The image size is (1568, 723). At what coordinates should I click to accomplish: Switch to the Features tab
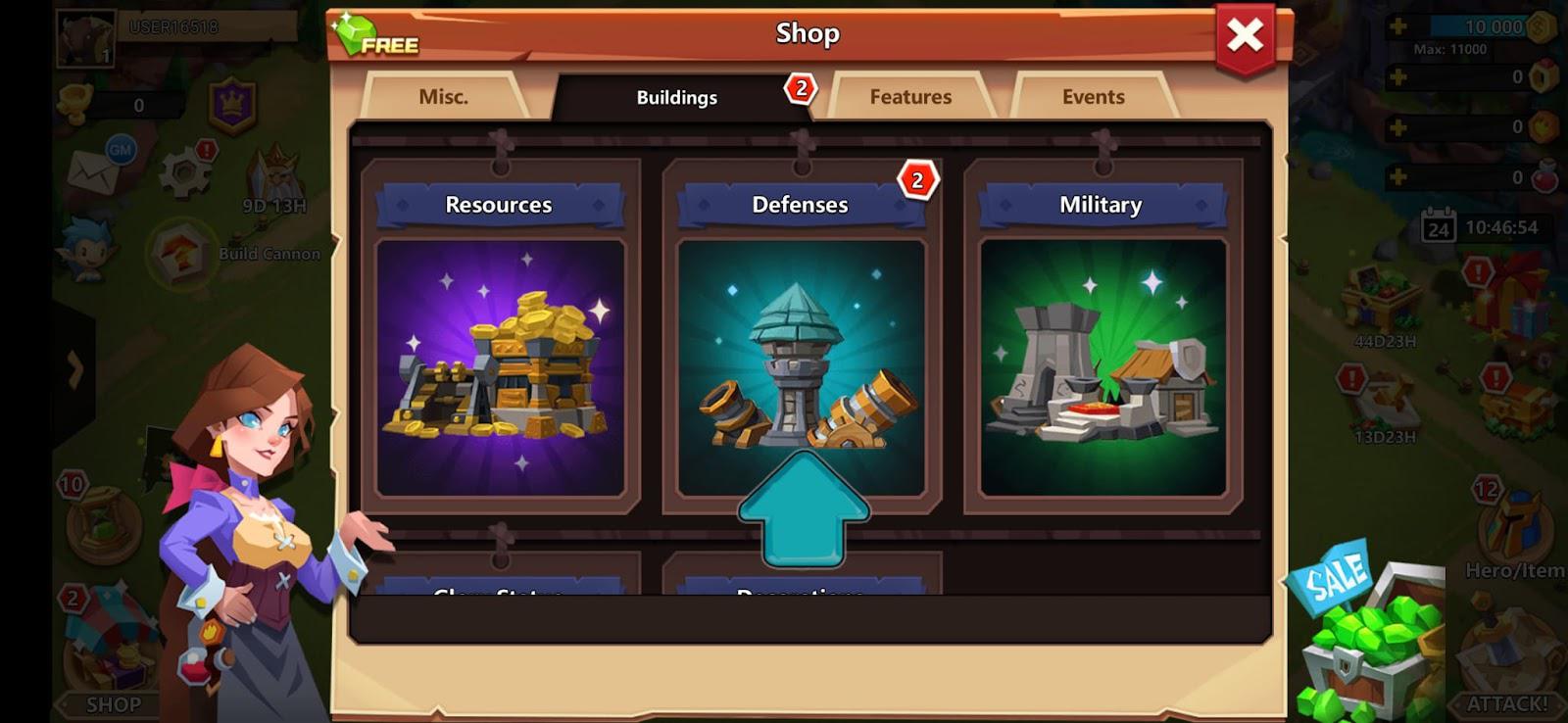click(910, 97)
